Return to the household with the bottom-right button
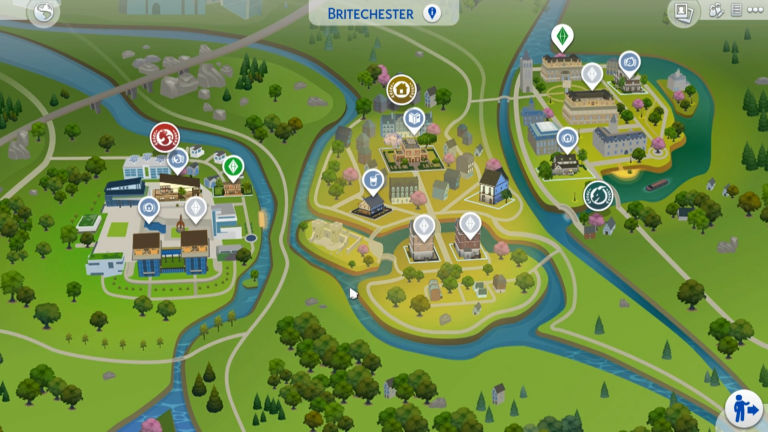The width and height of the screenshot is (768, 432). [x=743, y=409]
